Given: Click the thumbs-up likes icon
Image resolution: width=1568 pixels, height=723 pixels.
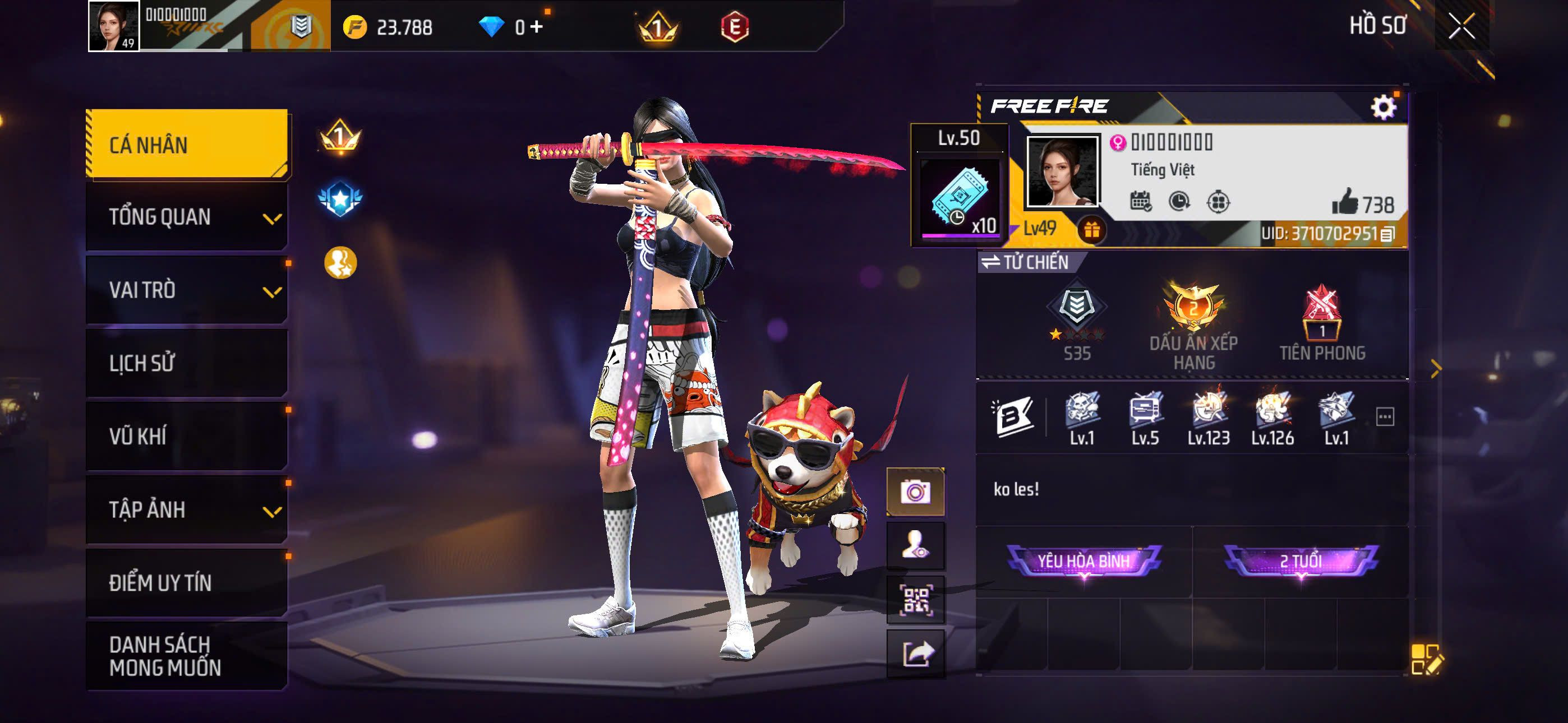Looking at the screenshot, I should point(1345,202).
